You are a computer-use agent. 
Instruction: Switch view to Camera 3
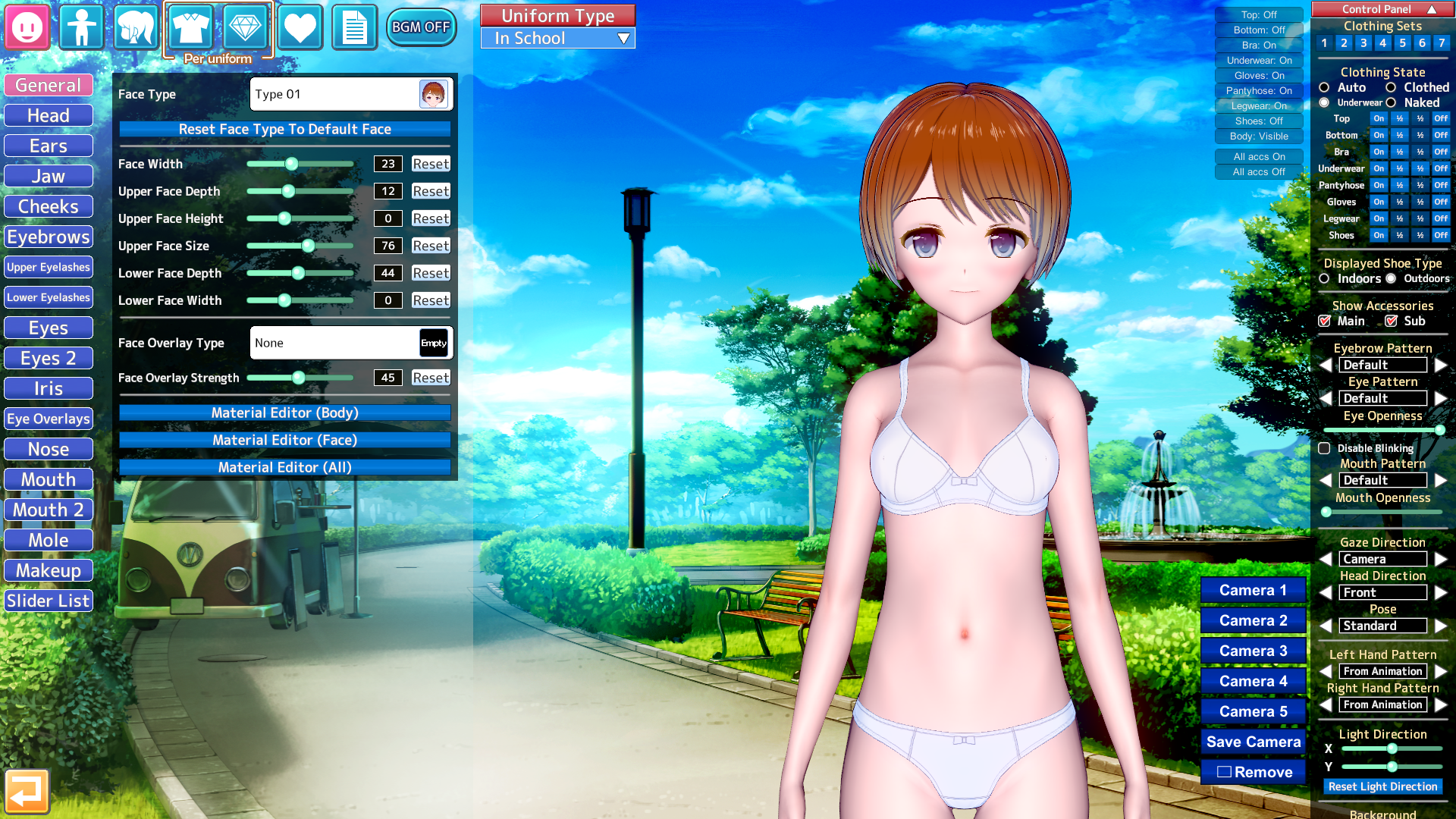[x=1253, y=651]
